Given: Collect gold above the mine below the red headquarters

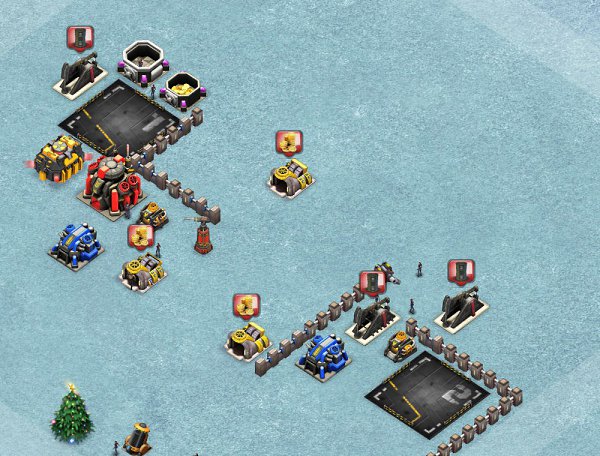Looking at the screenshot, I should pos(141,237).
